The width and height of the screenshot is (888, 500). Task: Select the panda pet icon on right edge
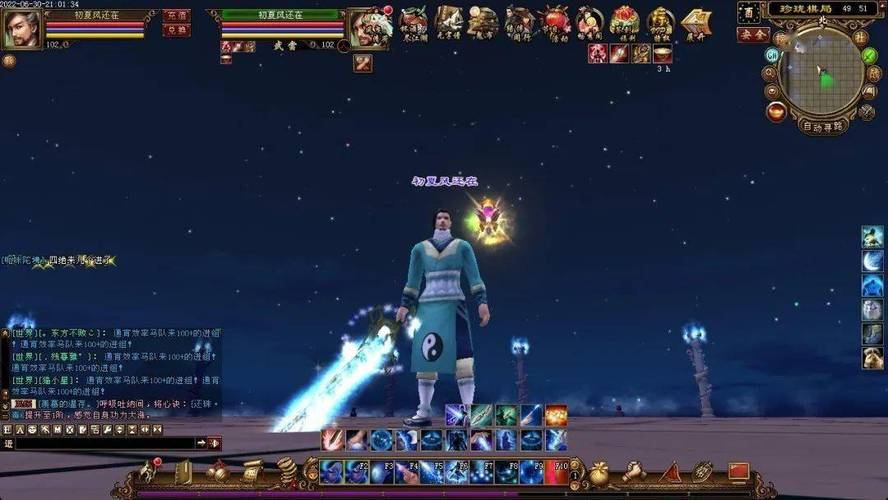(x=872, y=358)
